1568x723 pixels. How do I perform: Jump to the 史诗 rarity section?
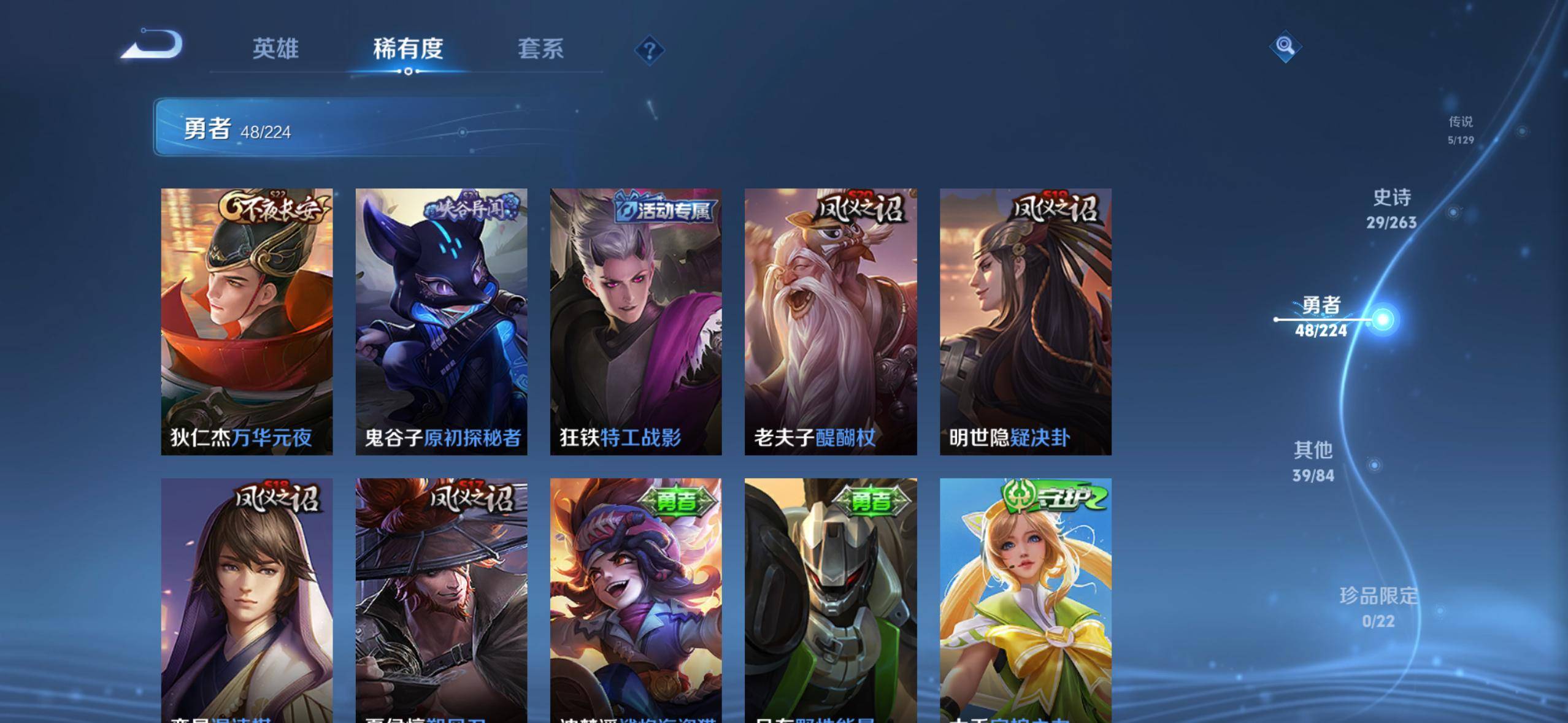(x=1391, y=208)
